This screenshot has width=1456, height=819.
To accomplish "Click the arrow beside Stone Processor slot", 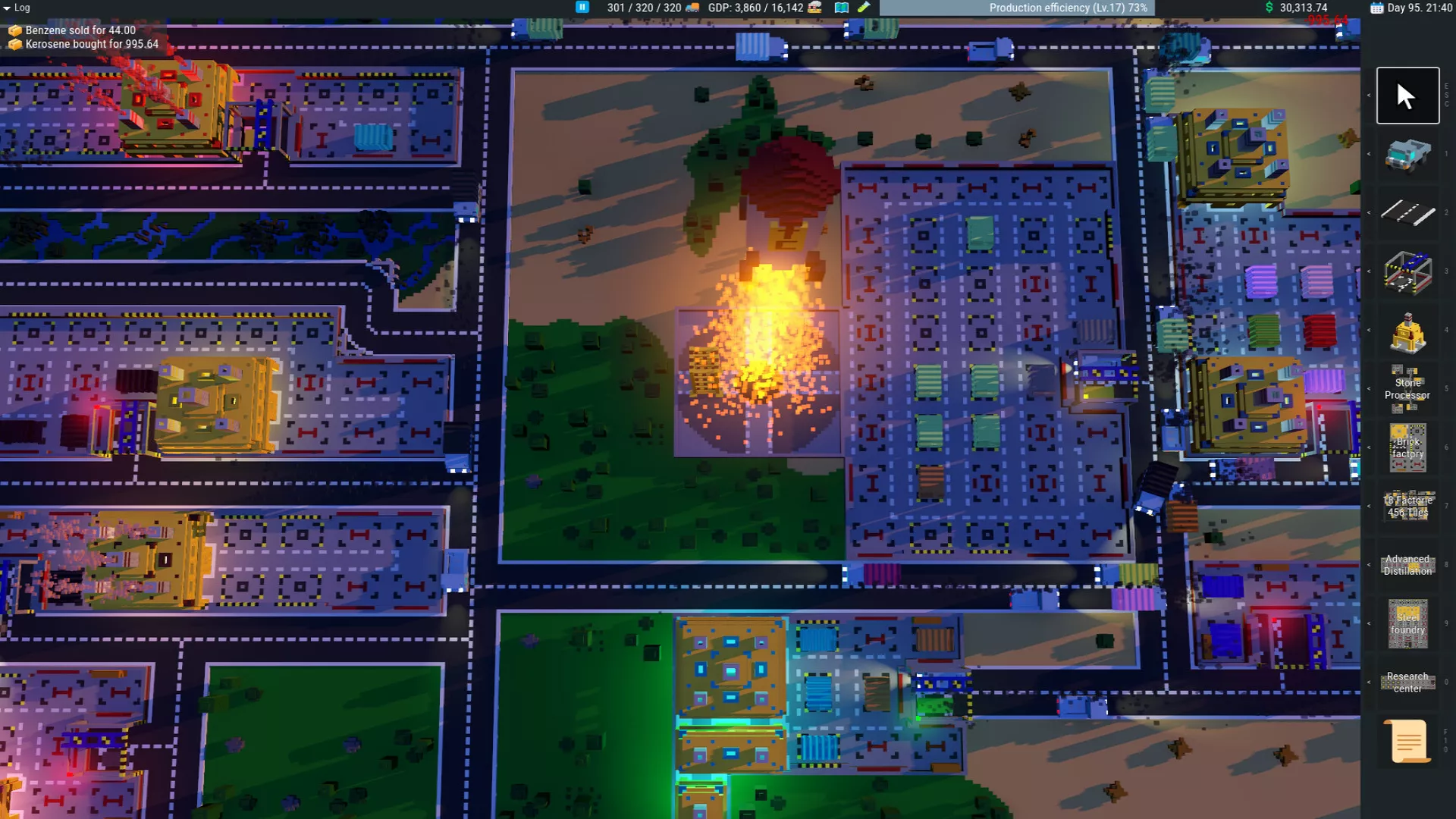I will click(x=1369, y=389).
